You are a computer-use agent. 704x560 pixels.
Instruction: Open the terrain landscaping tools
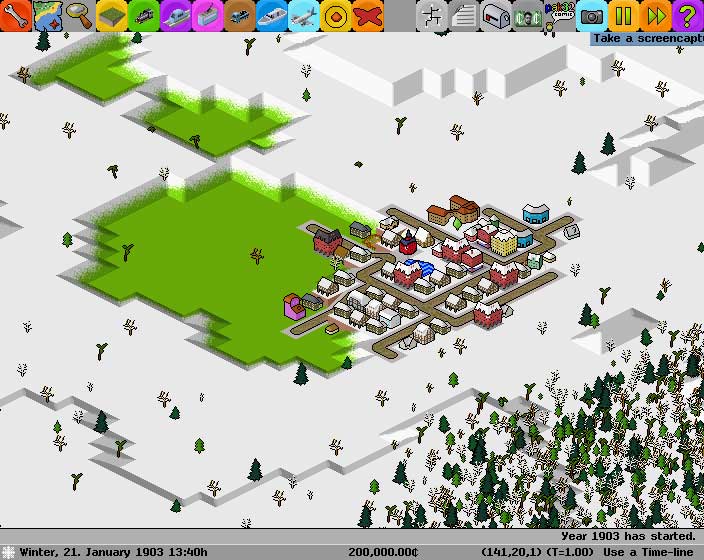point(112,15)
